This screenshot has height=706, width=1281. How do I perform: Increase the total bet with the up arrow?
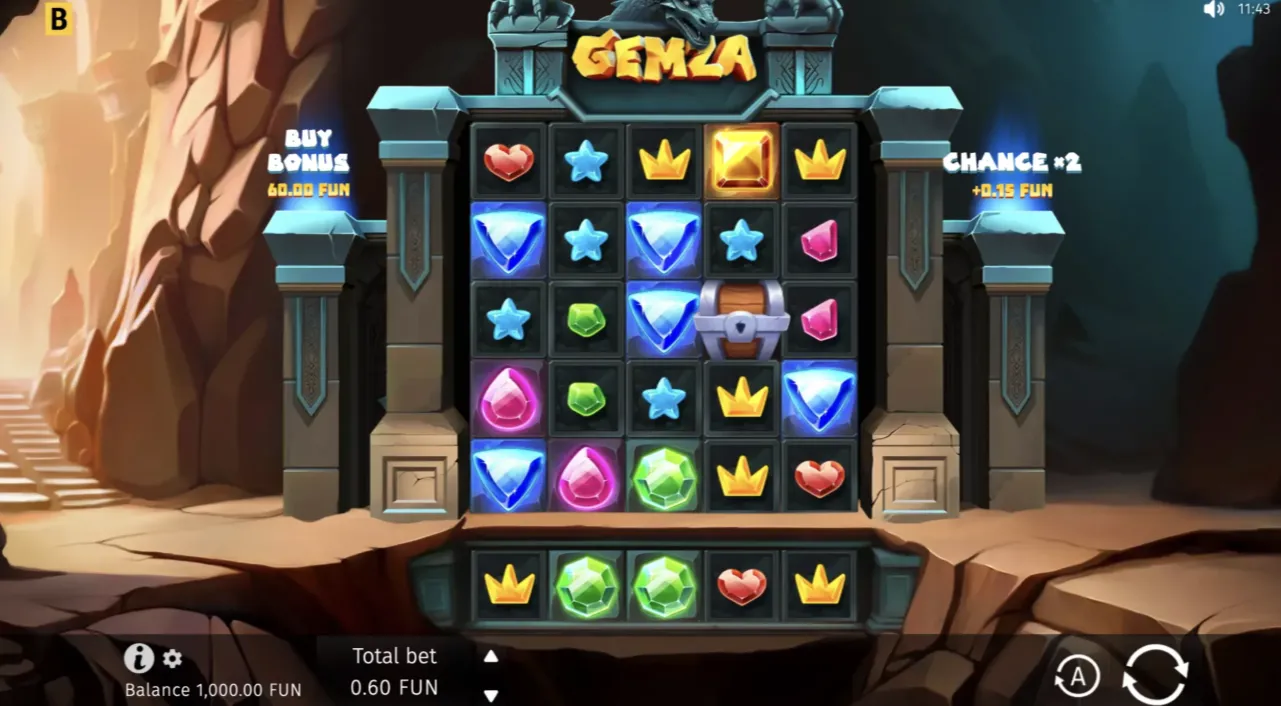pos(491,656)
